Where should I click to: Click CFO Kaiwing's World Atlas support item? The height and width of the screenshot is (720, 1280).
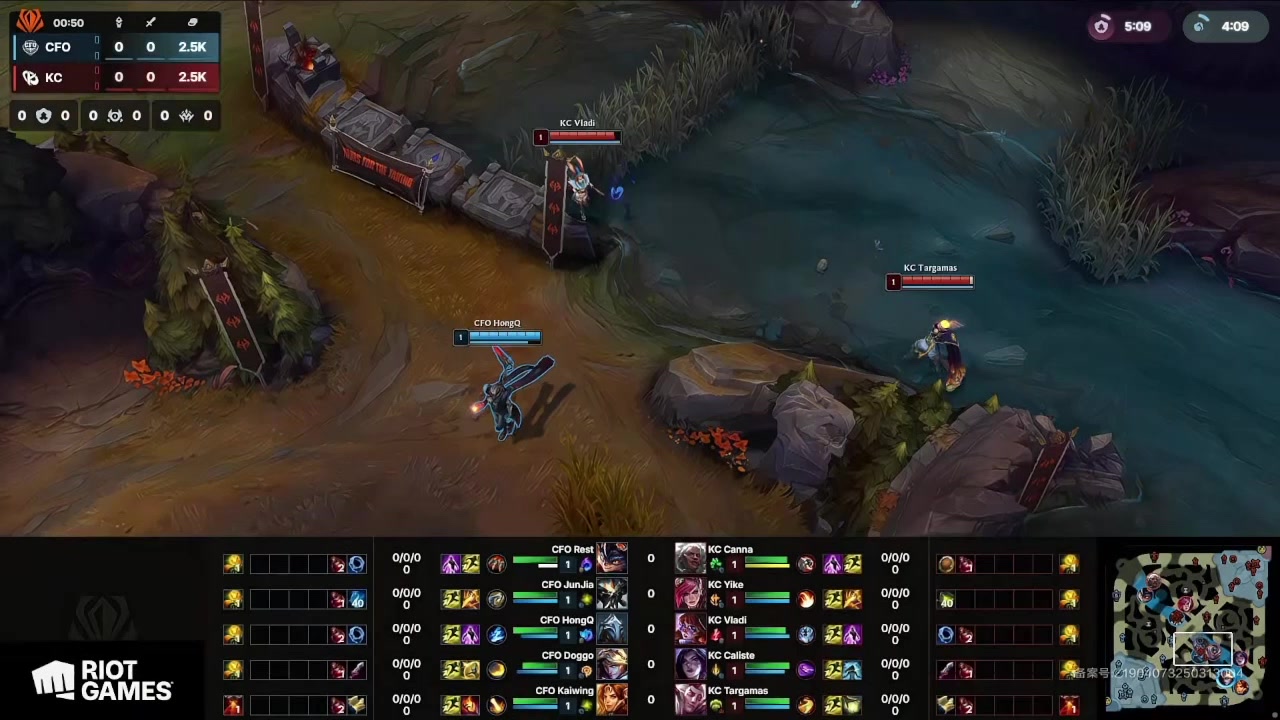(x=357, y=705)
